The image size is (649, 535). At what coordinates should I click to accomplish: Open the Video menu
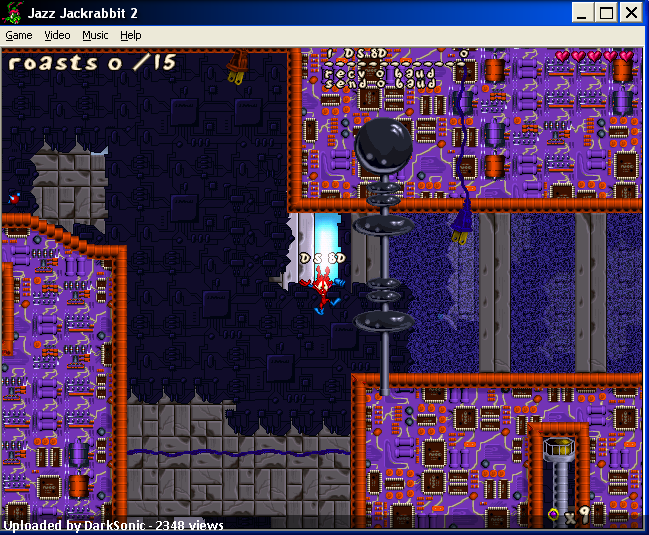coord(57,35)
